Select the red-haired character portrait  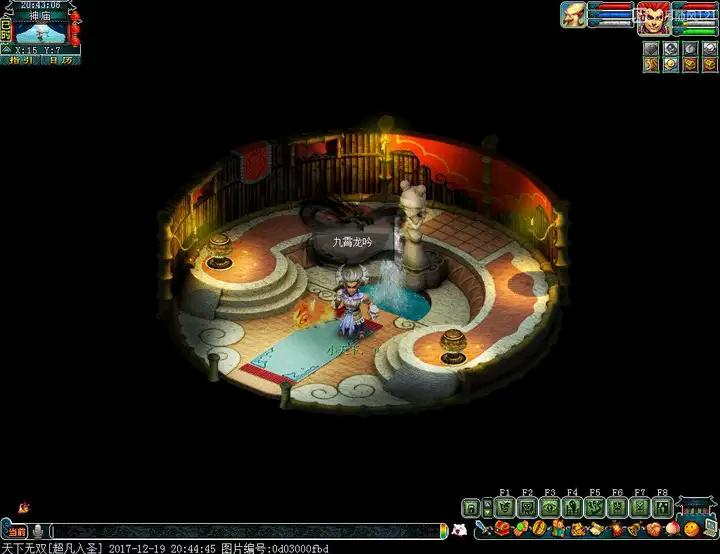(653, 17)
